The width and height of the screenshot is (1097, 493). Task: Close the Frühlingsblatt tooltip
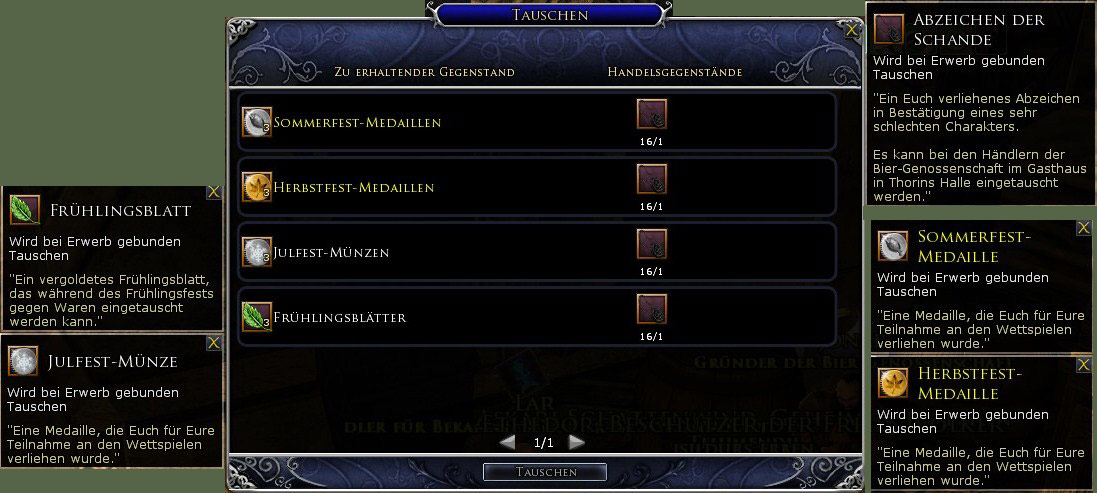pyautogui.click(x=213, y=193)
